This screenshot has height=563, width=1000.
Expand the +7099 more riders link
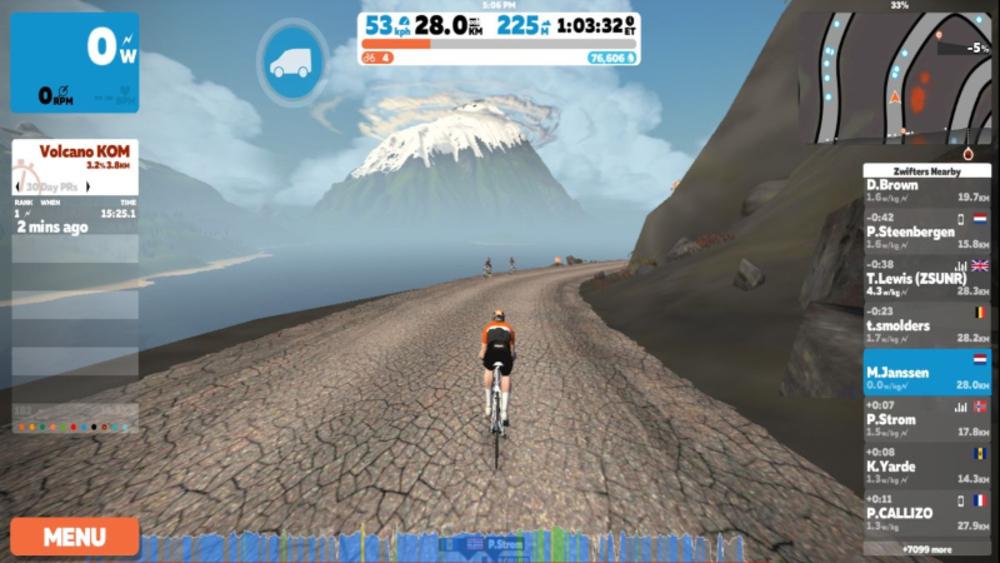click(926, 549)
